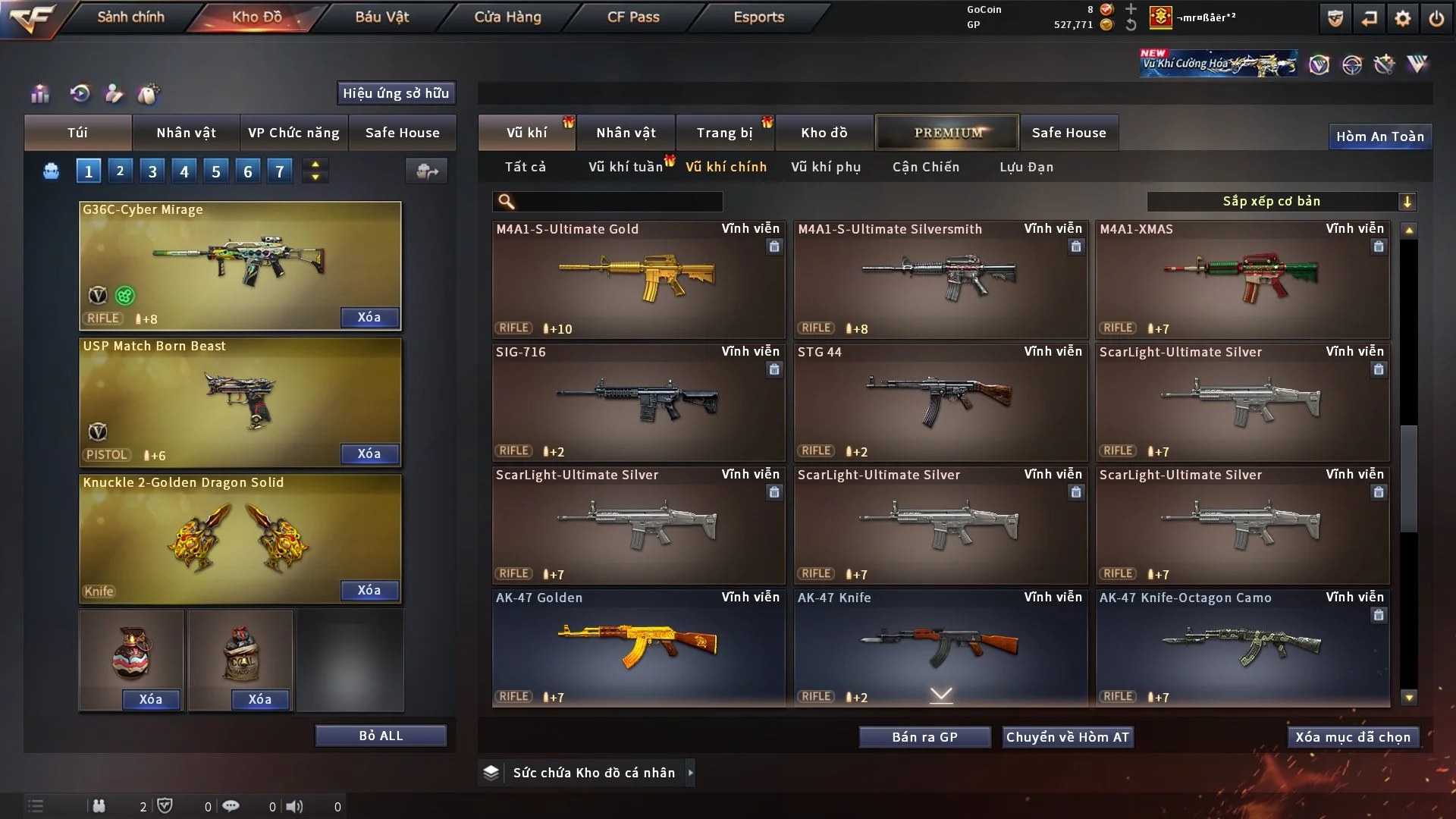Open the gear settings icon

1403,18
